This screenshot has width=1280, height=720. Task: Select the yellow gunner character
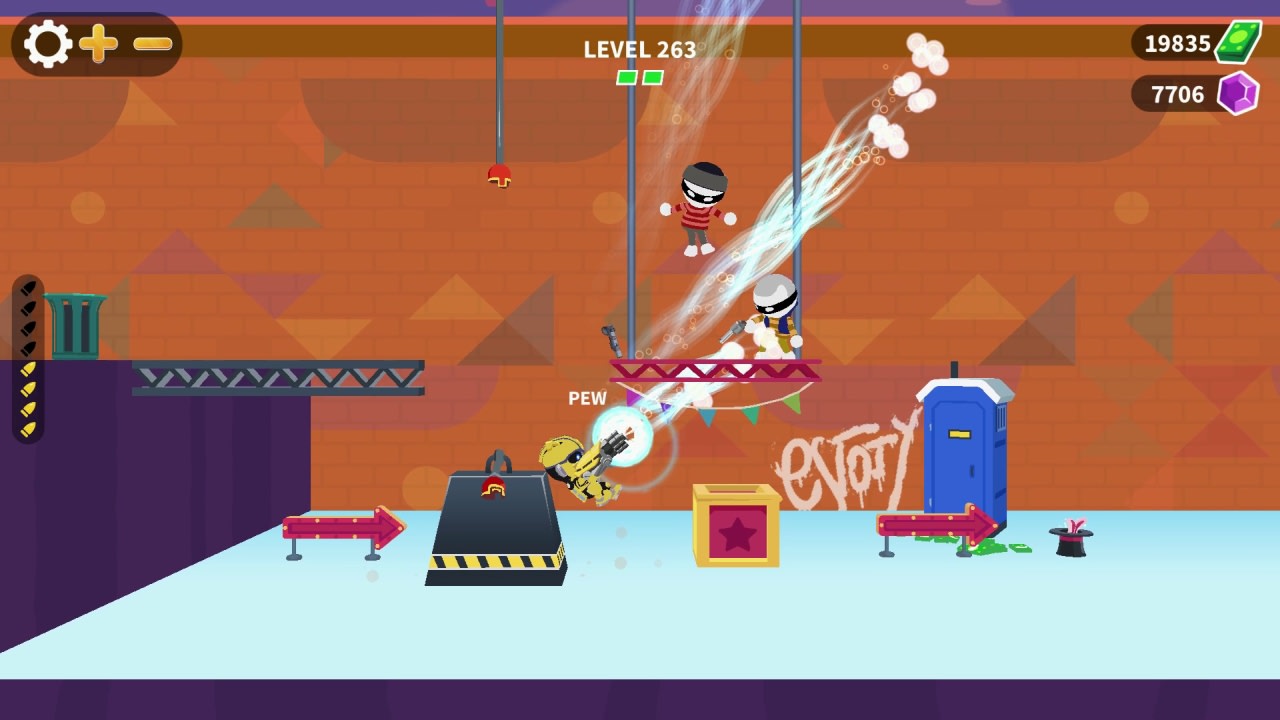click(575, 465)
